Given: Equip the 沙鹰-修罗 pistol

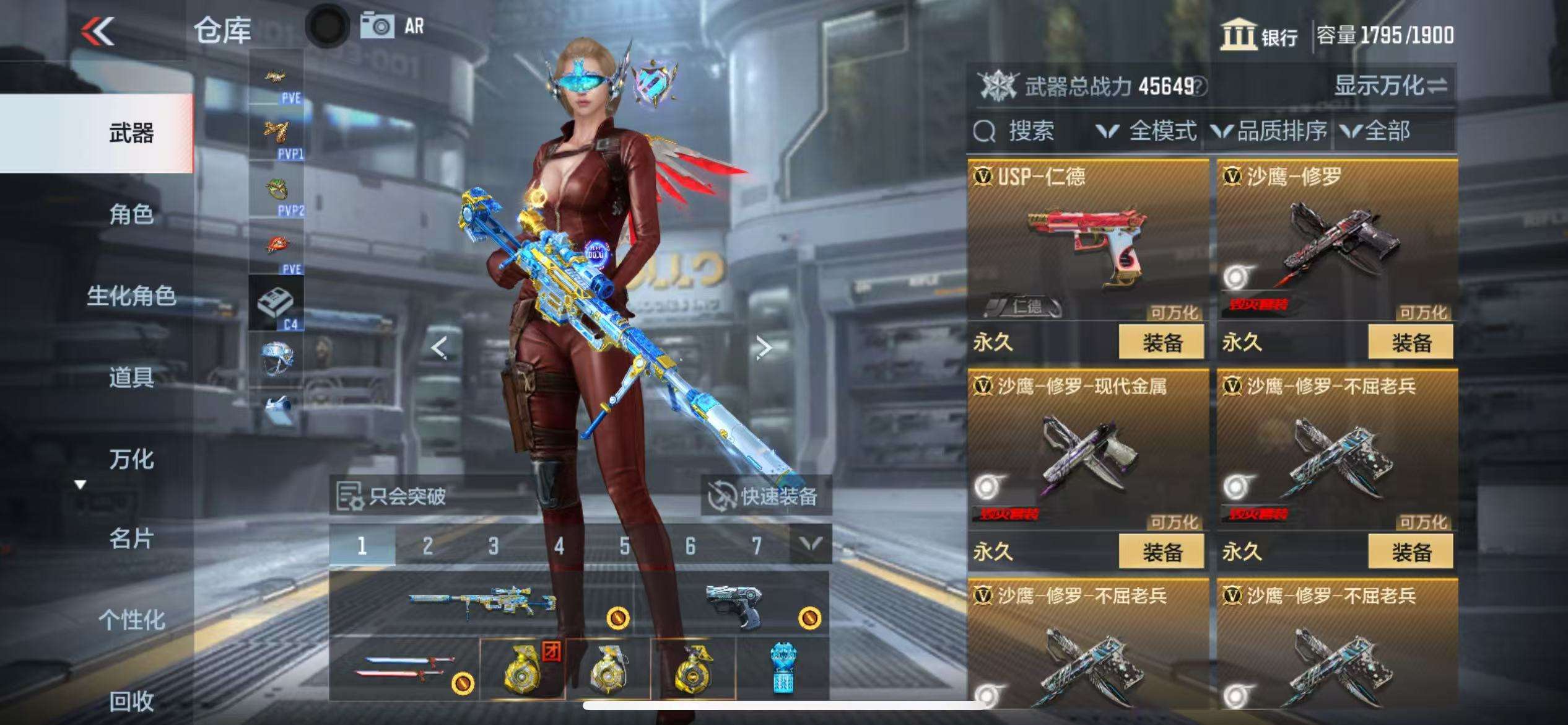Looking at the screenshot, I should pyautogui.click(x=1411, y=342).
